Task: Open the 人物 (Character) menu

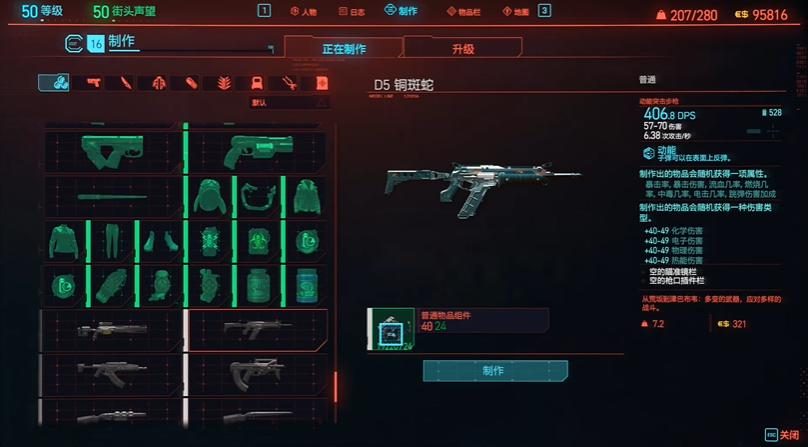Action: pos(304,11)
